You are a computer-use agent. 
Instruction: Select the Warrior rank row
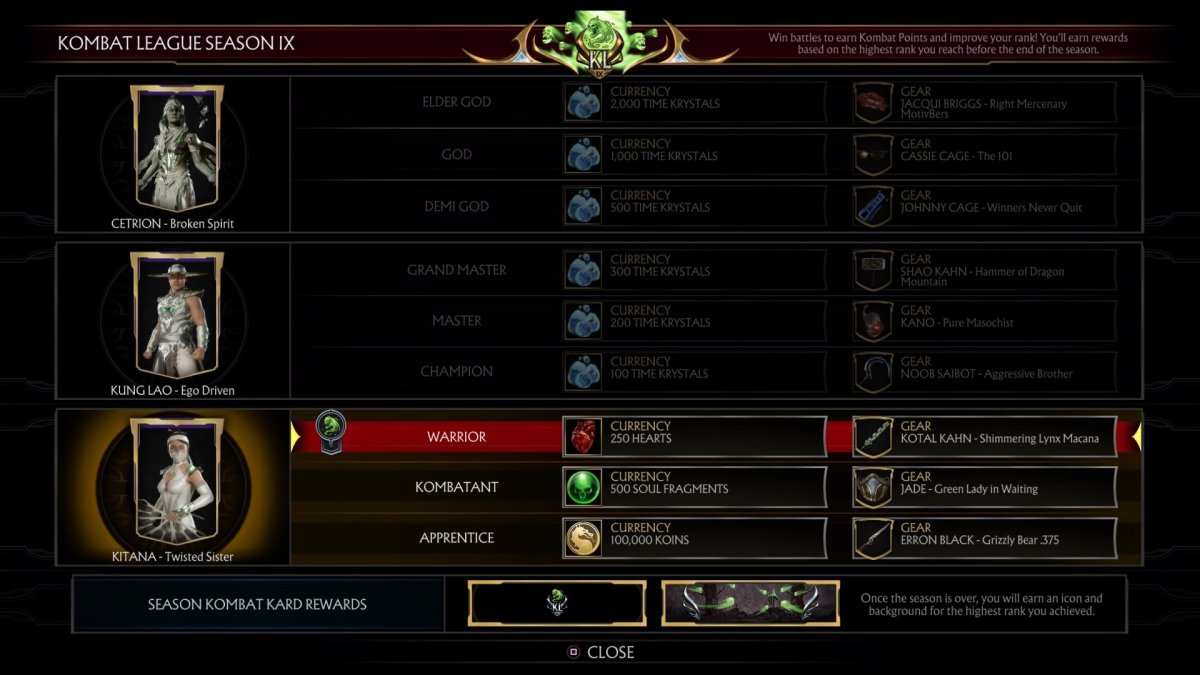click(x=456, y=437)
